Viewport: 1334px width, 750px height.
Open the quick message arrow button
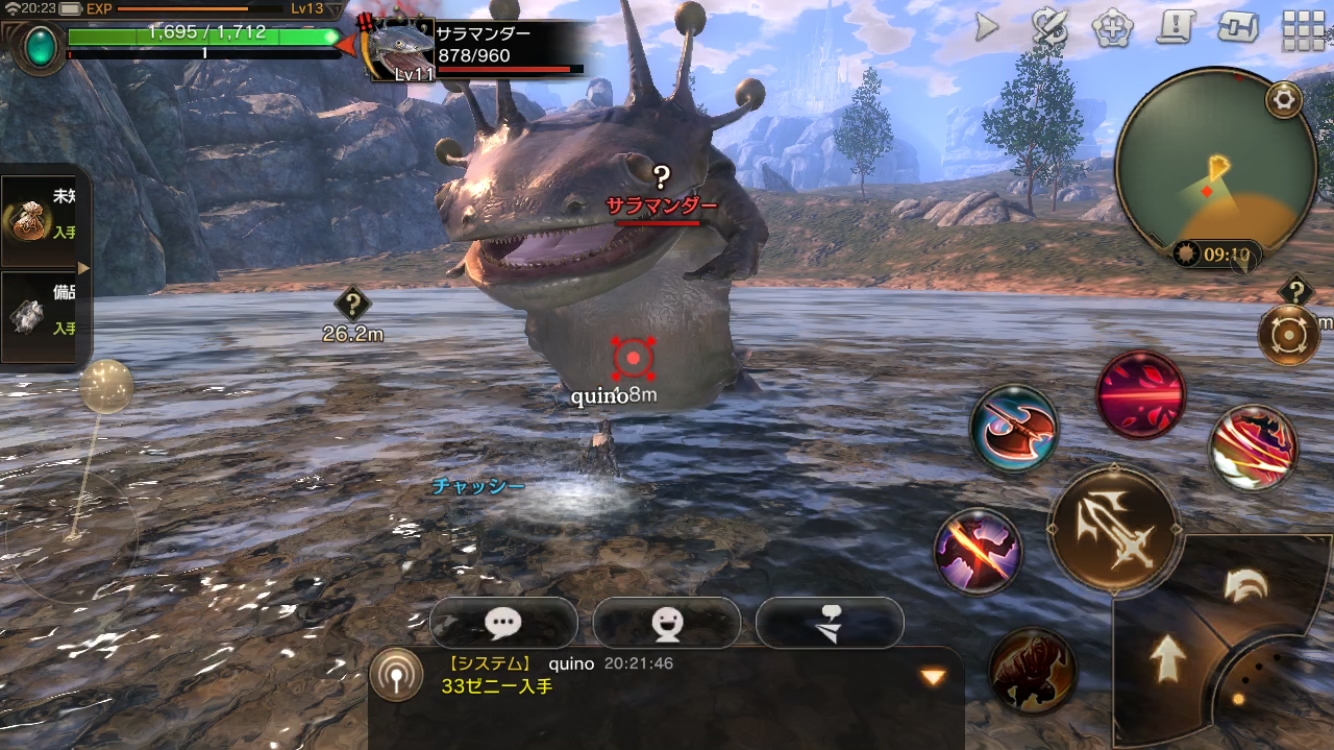click(829, 623)
